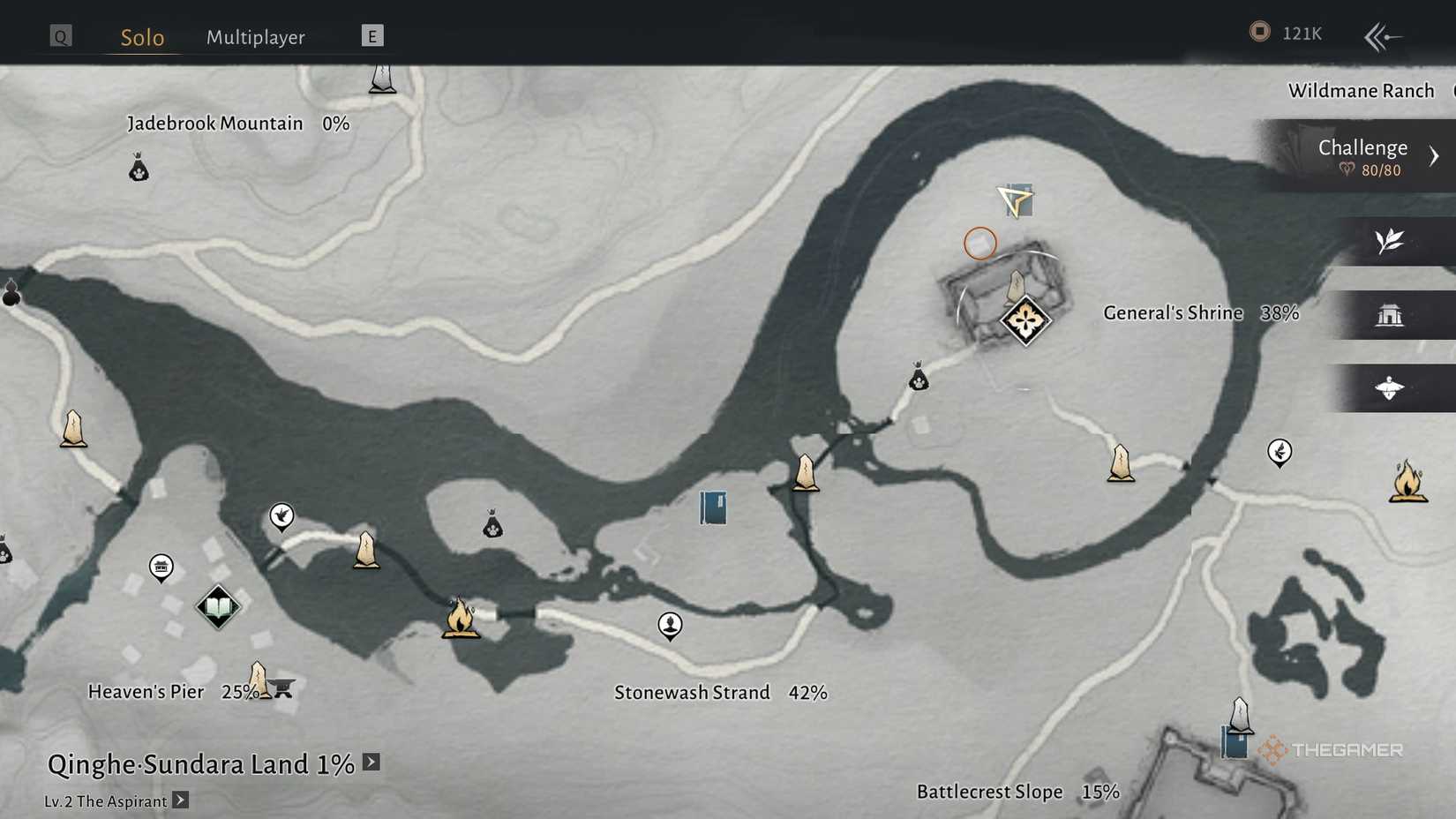Expand the Qinghe Sundara Land arrow

370,762
